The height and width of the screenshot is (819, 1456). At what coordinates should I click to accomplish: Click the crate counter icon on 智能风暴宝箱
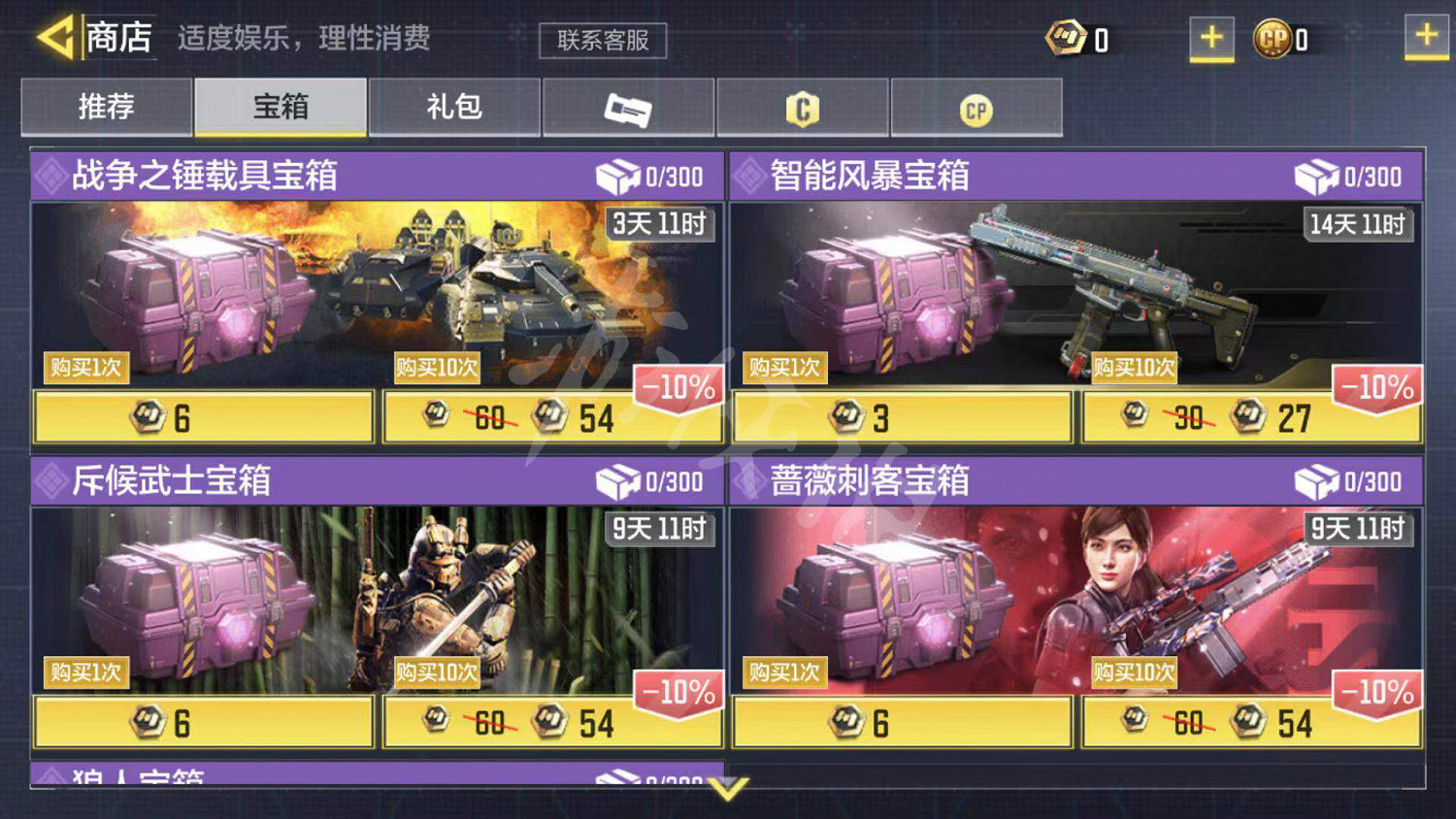(1316, 177)
